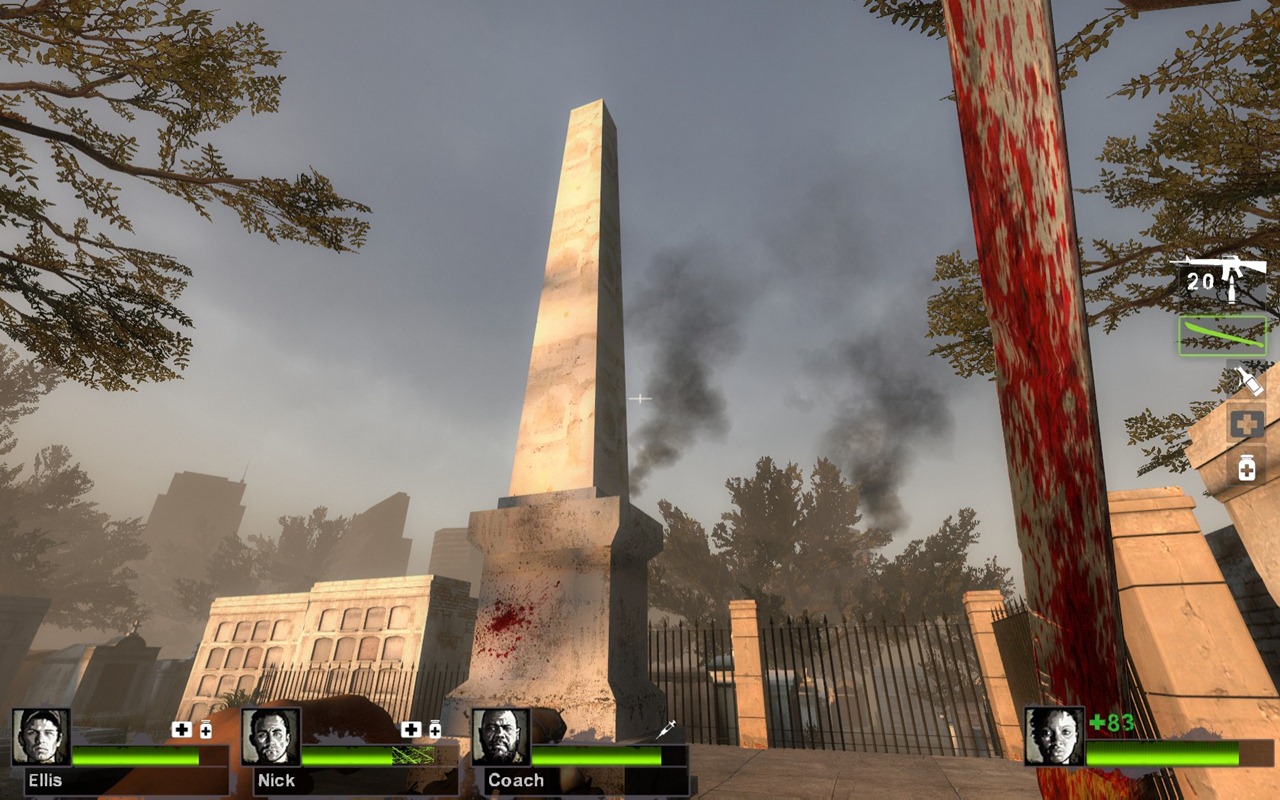Click Coach's adrenaline syringe icon

[666, 730]
